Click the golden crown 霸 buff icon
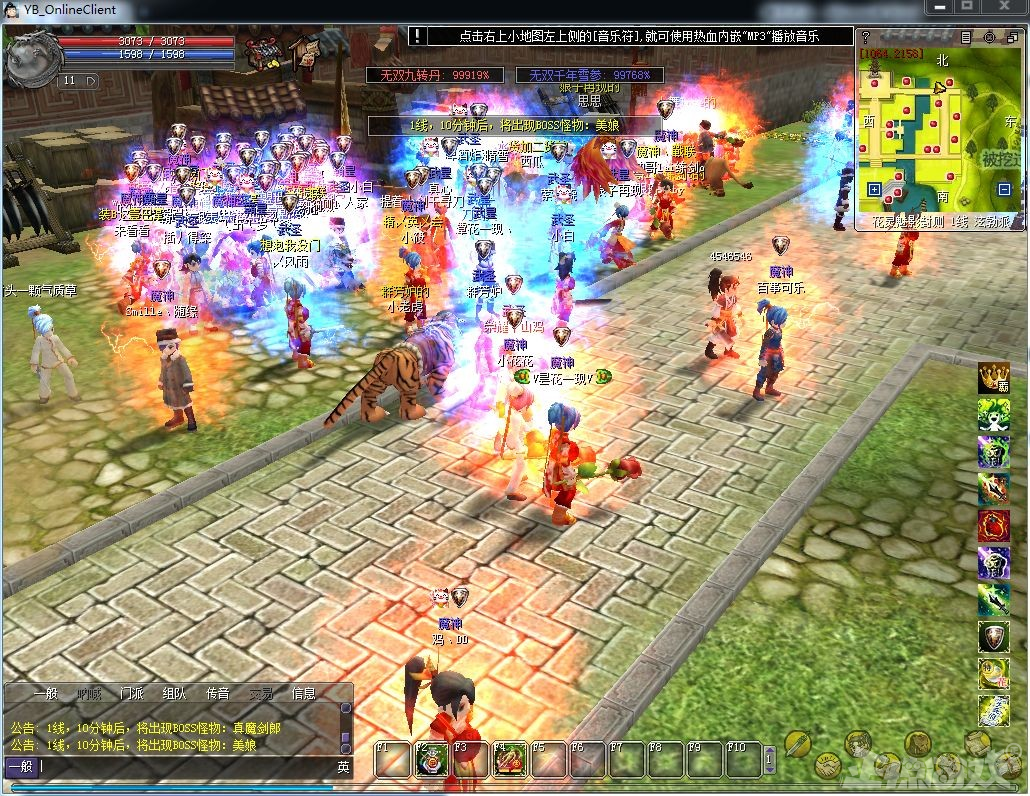The image size is (1030, 796). pos(993,378)
